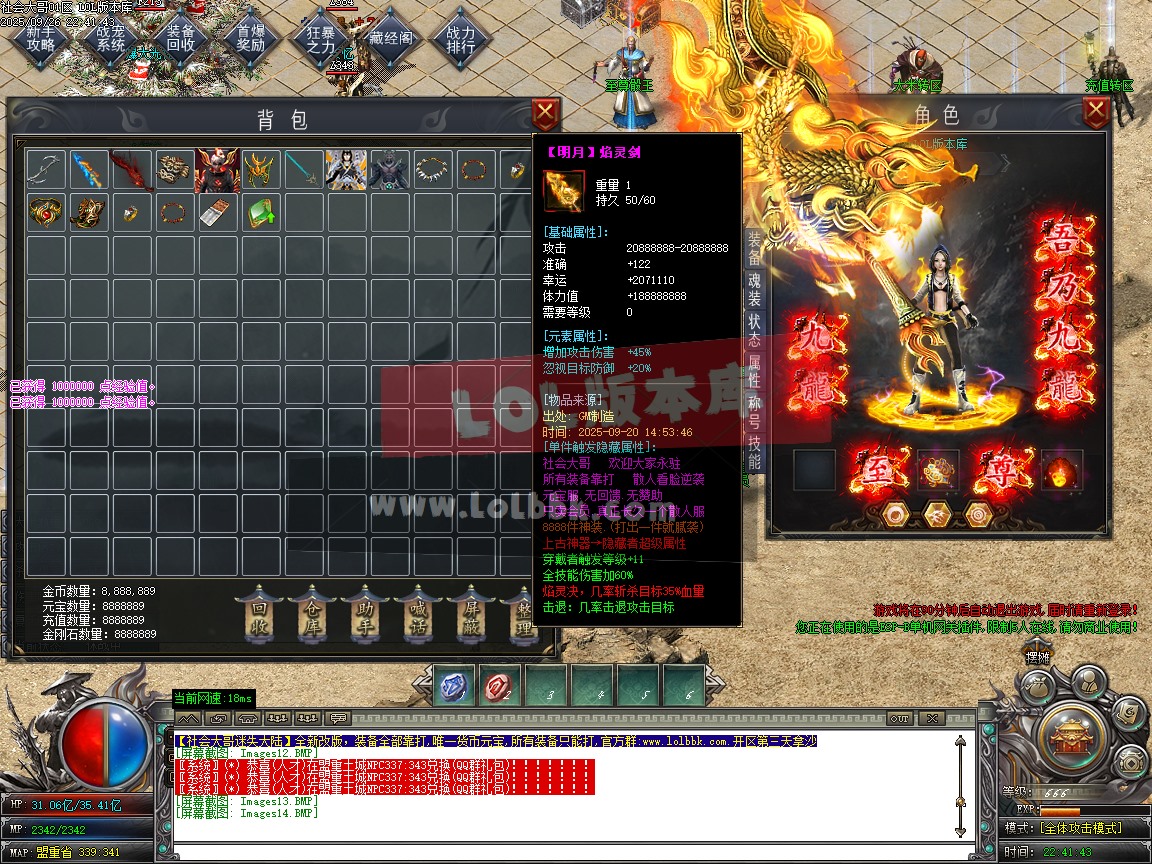Viewport: 1152px width, 864px height.
Task: Use the red stone in hotbar slot 2
Action: click(x=501, y=686)
